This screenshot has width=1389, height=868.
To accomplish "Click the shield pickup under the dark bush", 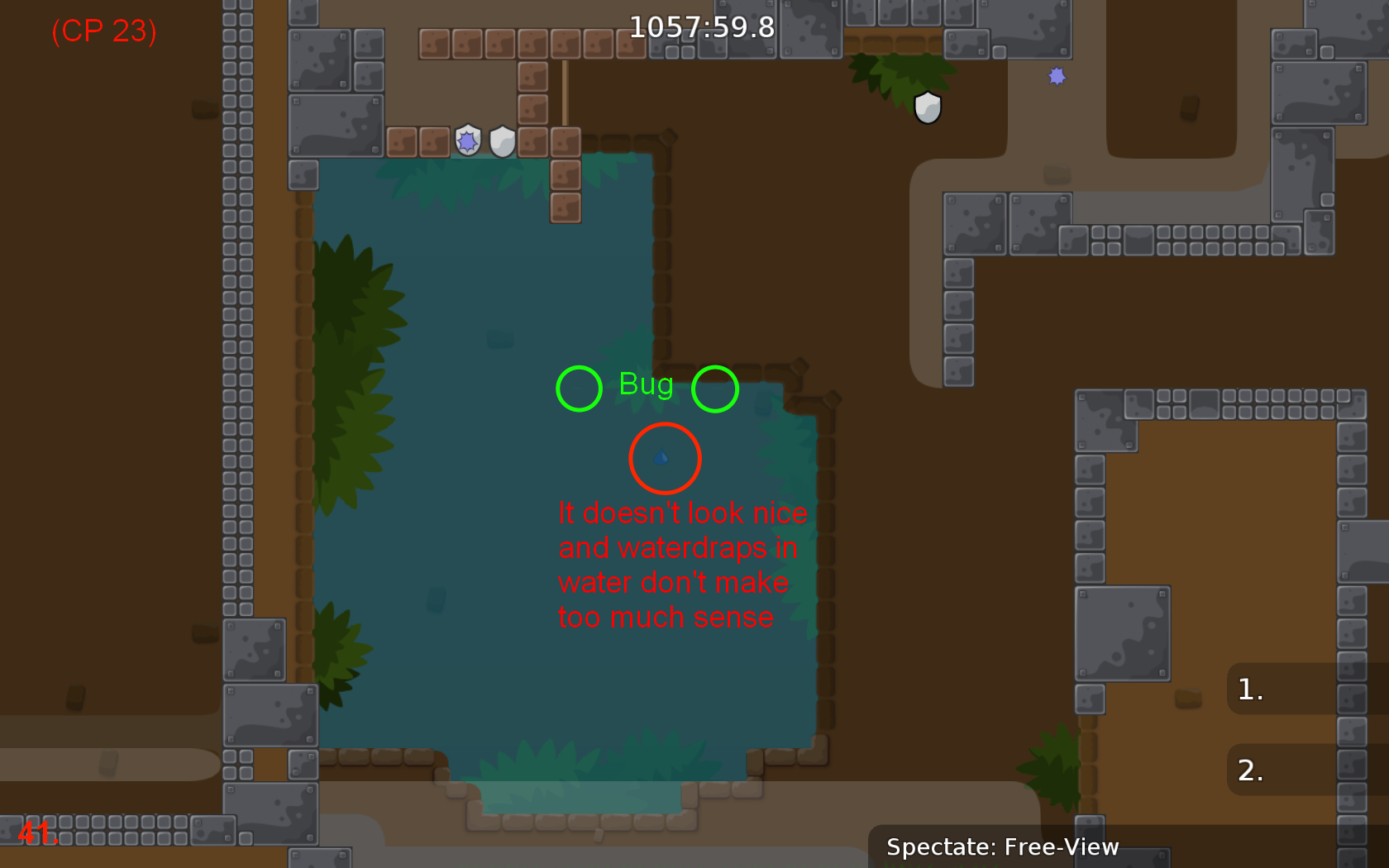I will pyautogui.click(x=927, y=108).
